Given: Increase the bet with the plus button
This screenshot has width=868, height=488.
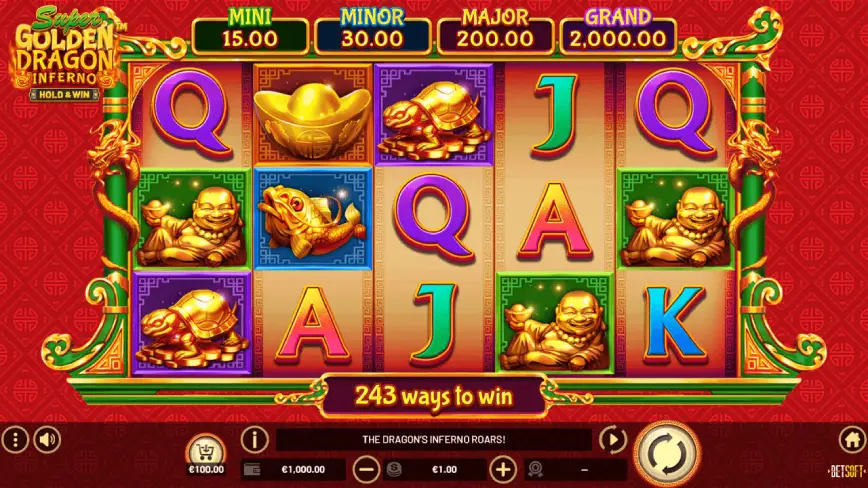Looking at the screenshot, I should pos(503,469).
